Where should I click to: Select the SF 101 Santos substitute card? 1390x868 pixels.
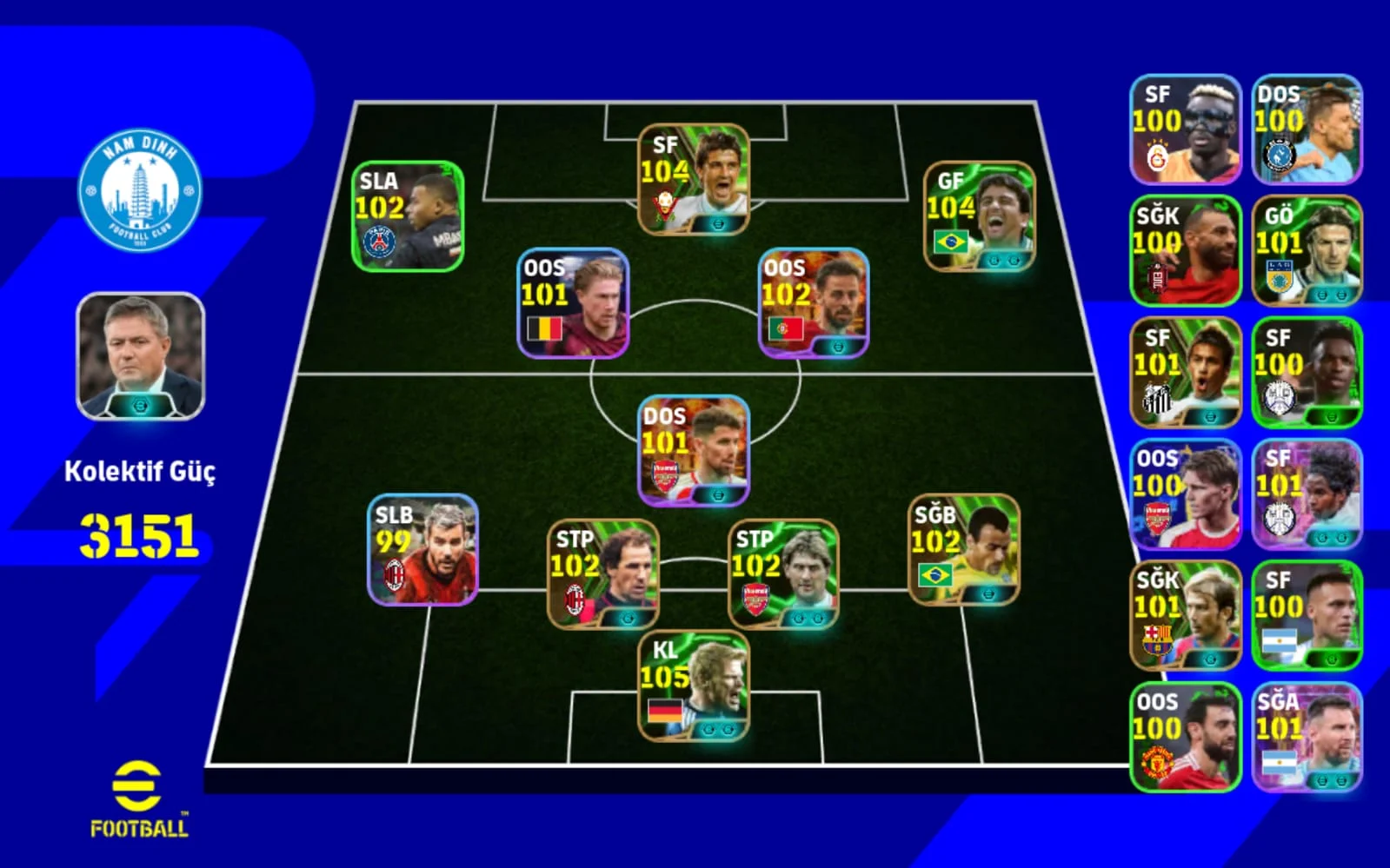[1185, 373]
